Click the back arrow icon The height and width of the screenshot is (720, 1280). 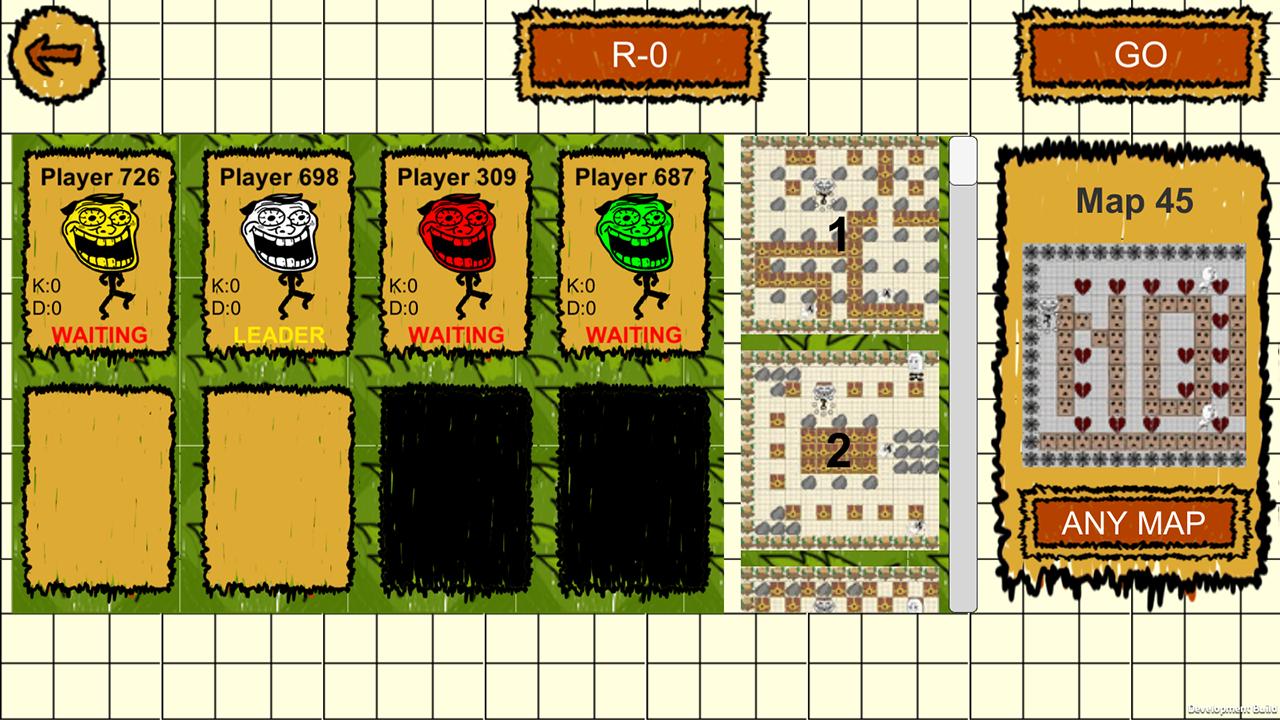pyautogui.click(x=55, y=53)
